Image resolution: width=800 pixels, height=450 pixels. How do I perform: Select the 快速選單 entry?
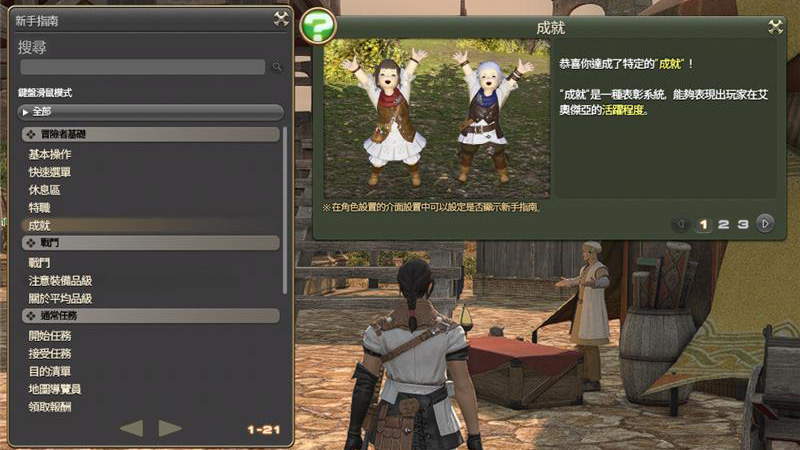pos(50,172)
